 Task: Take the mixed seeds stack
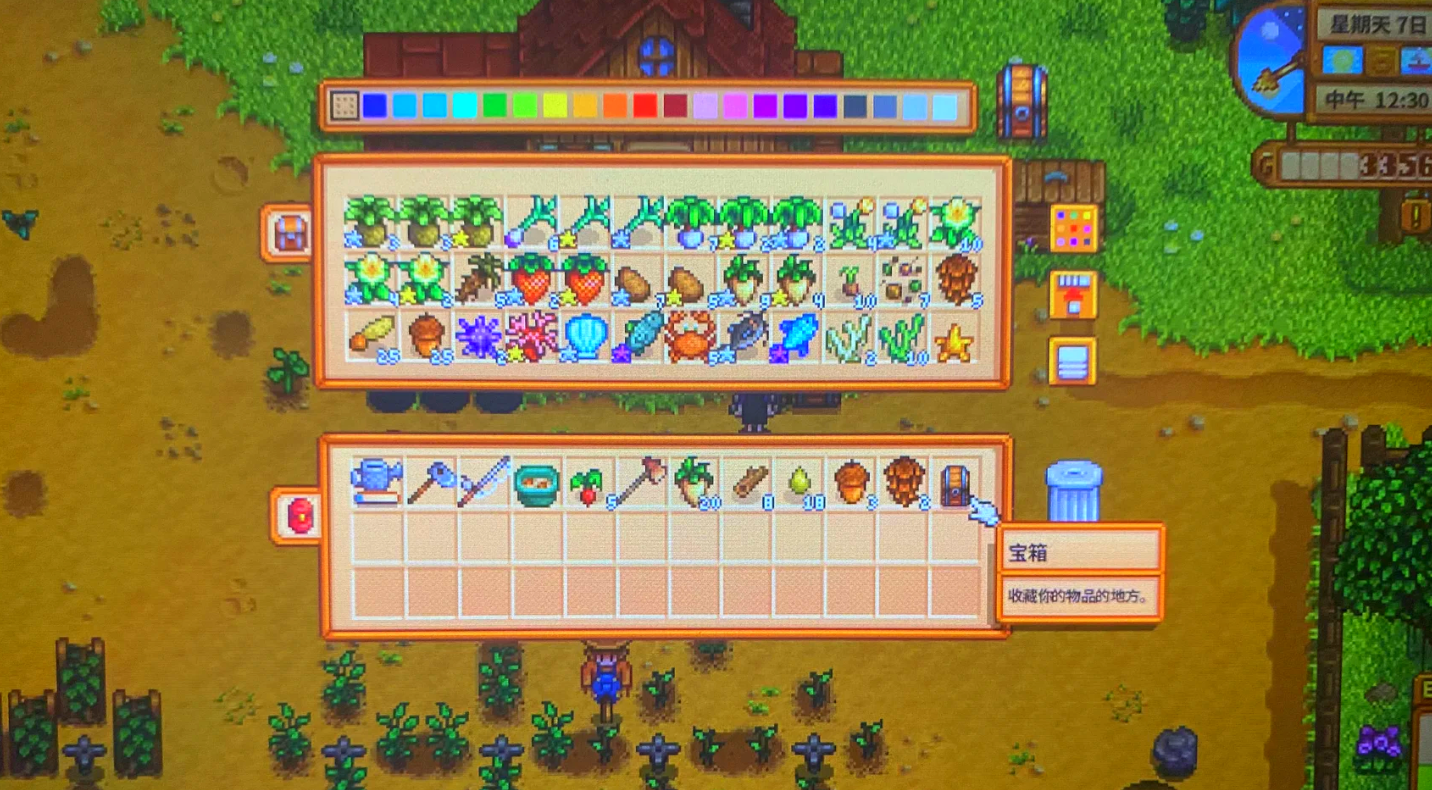point(902,281)
